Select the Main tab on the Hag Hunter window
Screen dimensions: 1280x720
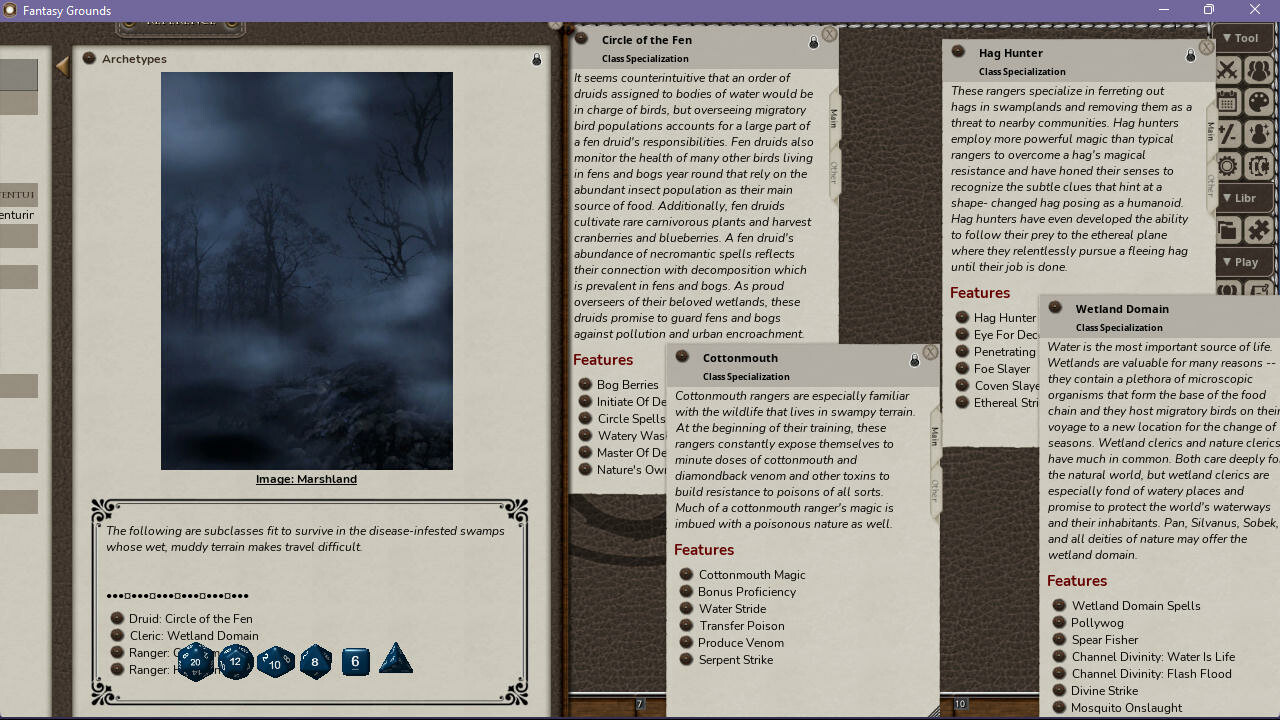pos(1210,128)
